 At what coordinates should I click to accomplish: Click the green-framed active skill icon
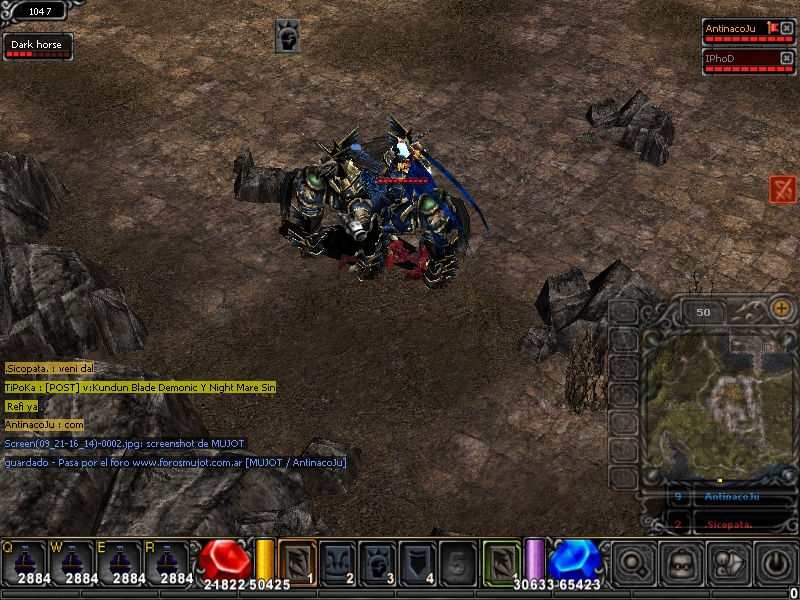[x=502, y=561]
